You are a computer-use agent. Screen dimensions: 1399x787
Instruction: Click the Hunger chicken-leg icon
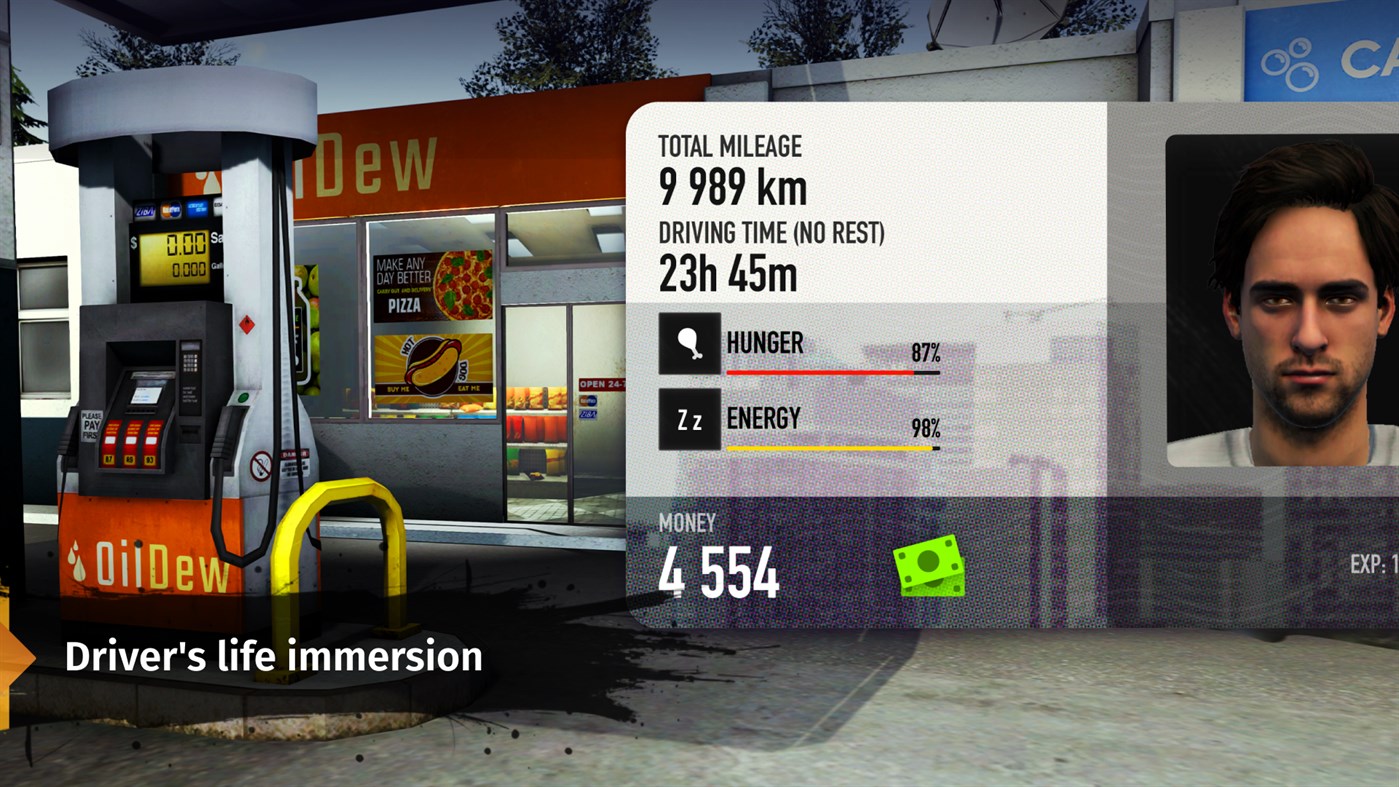click(688, 344)
